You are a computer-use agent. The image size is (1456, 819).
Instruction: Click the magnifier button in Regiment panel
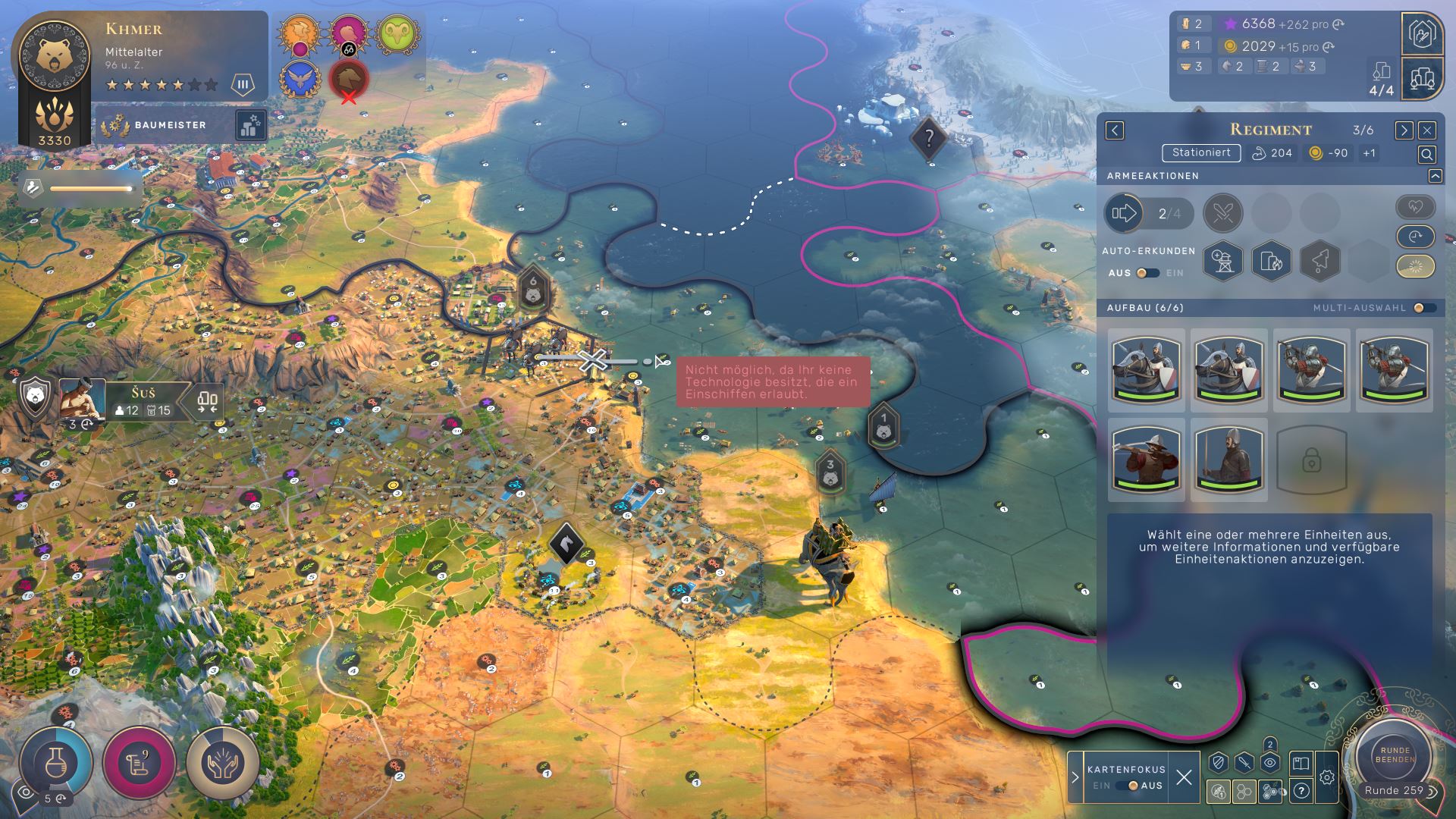pyautogui.click(x=1426, y=155)
